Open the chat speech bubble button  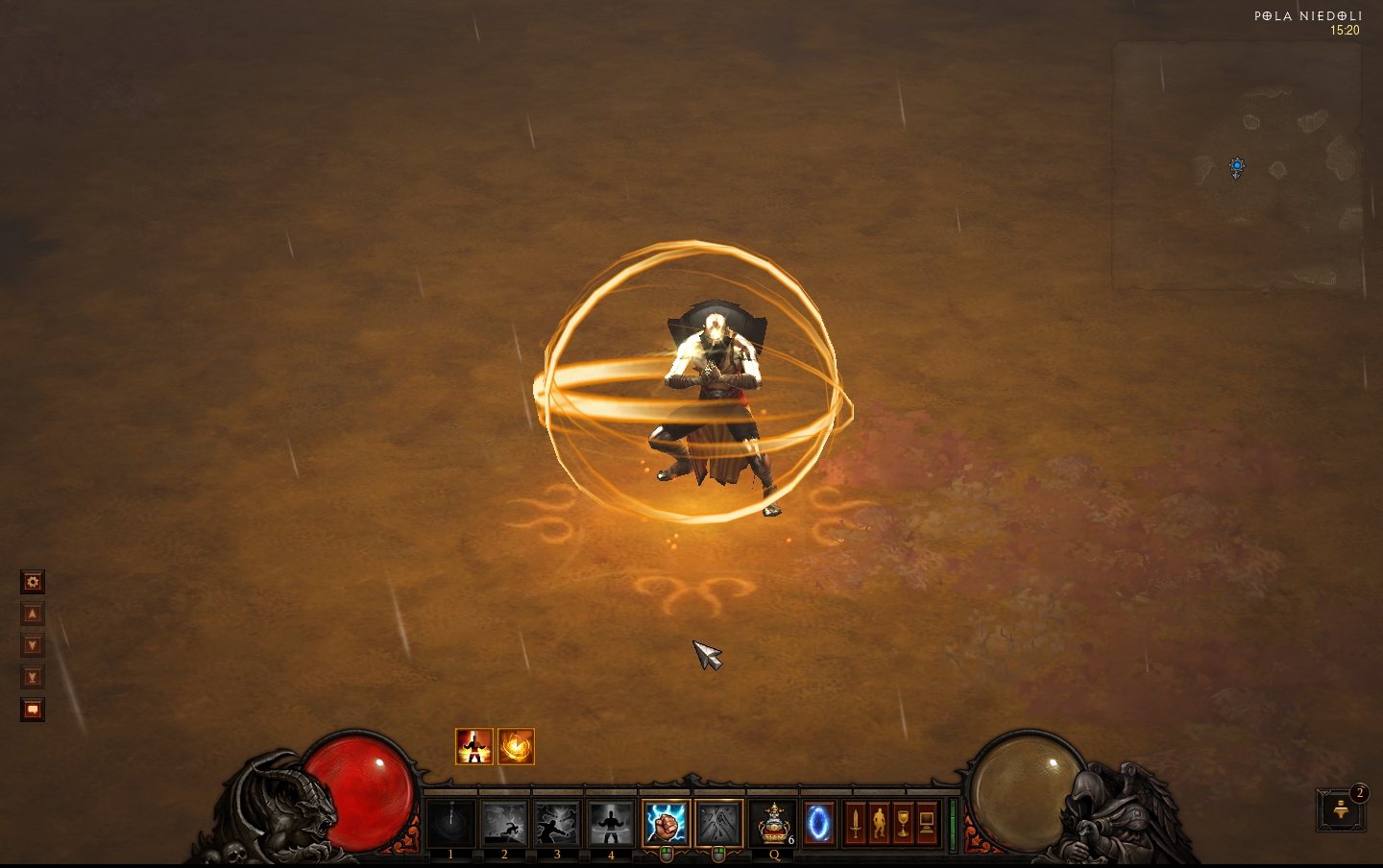(33, 710)
